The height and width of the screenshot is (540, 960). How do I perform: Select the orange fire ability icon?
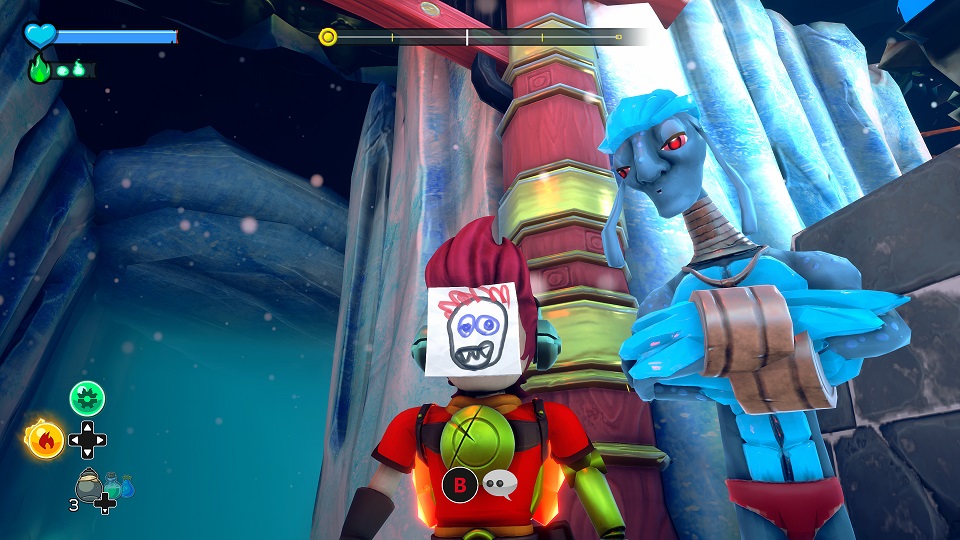coord(45,438)
